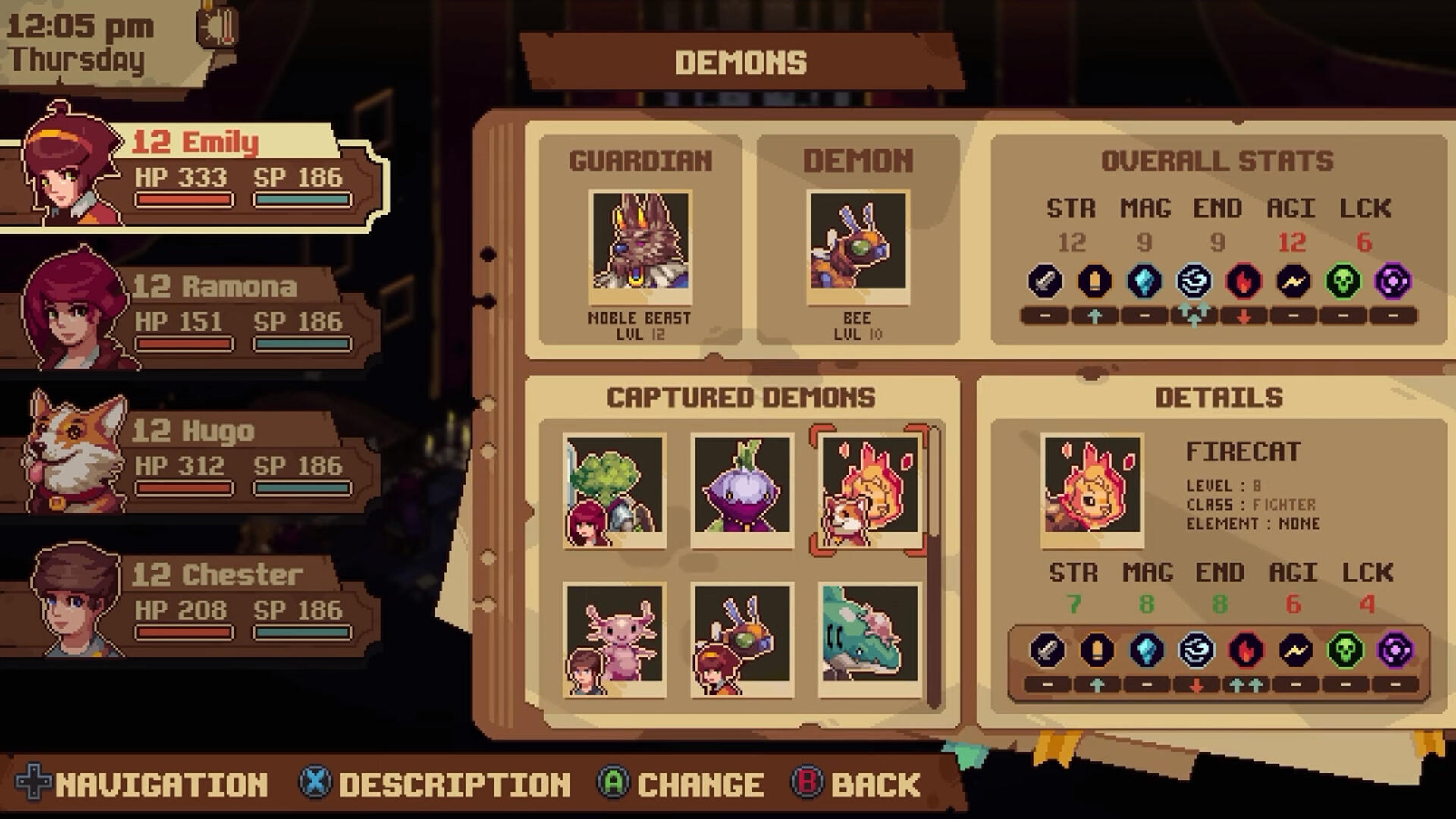
Task: Select the sword slash affinity icon
Action: pos(1044,281)
